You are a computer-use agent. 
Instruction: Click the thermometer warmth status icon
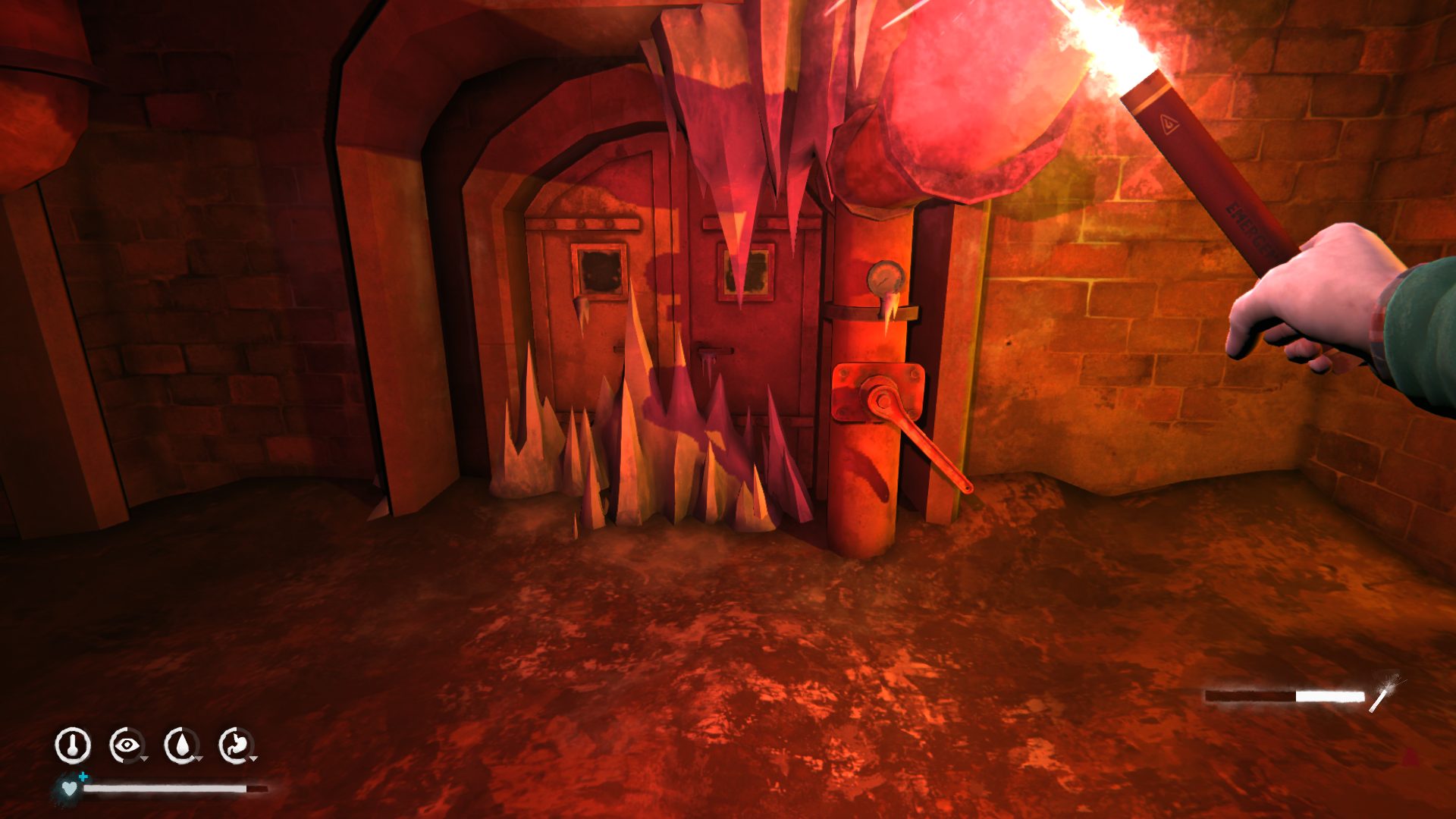point(73,745)
